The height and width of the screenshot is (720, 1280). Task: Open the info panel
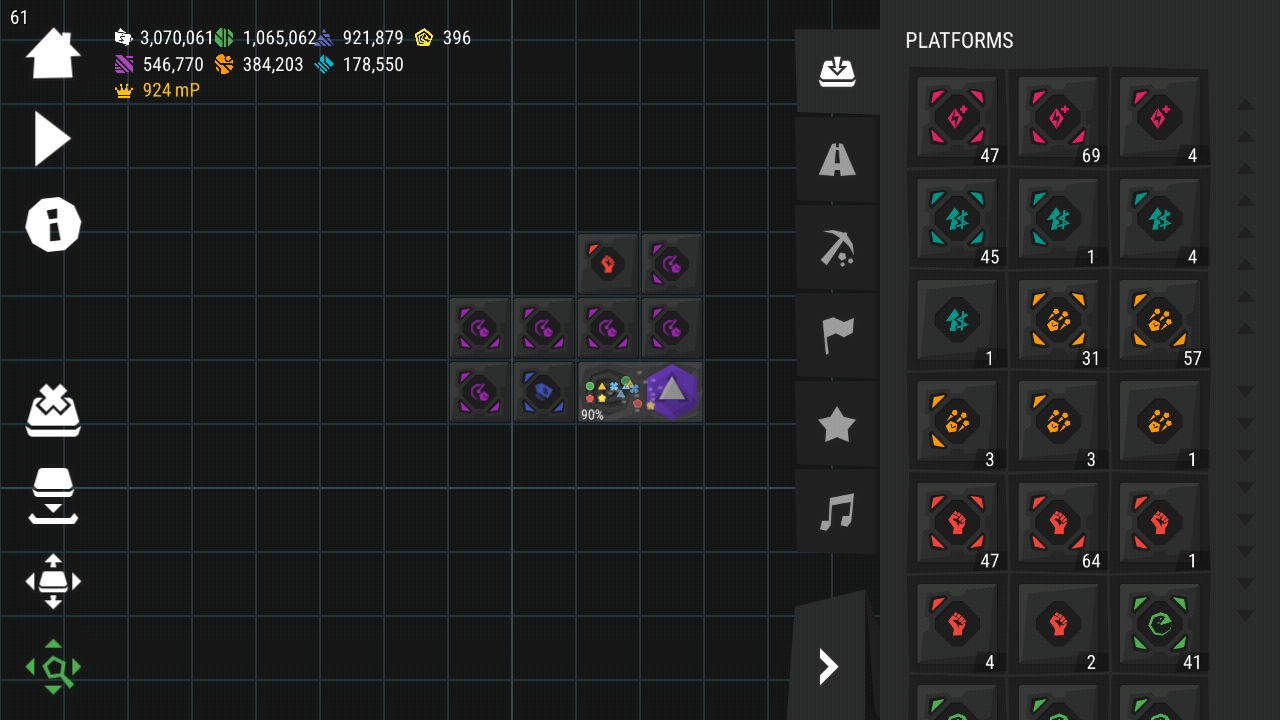coord(52,224)
